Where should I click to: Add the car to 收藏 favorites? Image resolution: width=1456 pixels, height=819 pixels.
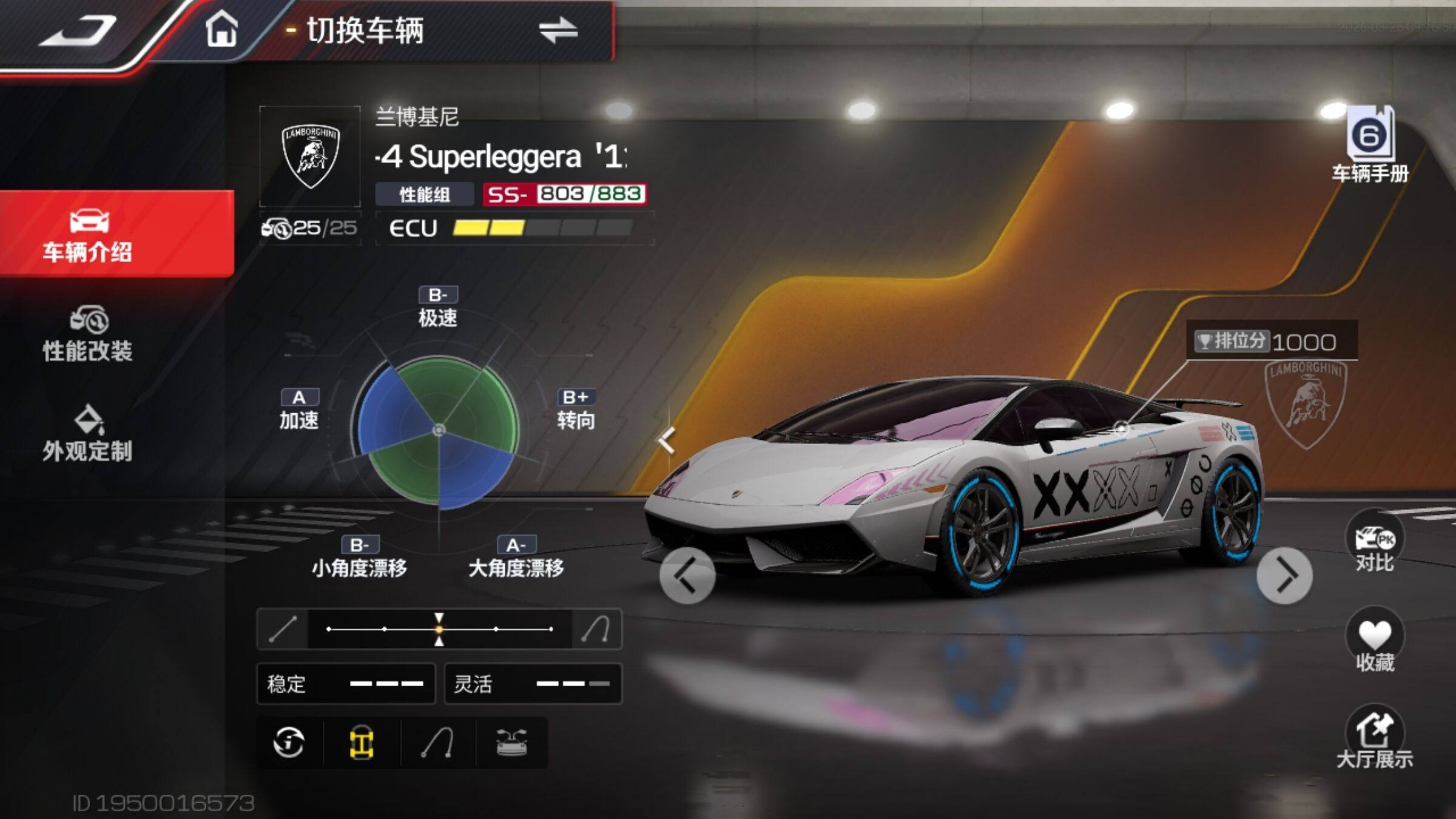coord(1375,641)
